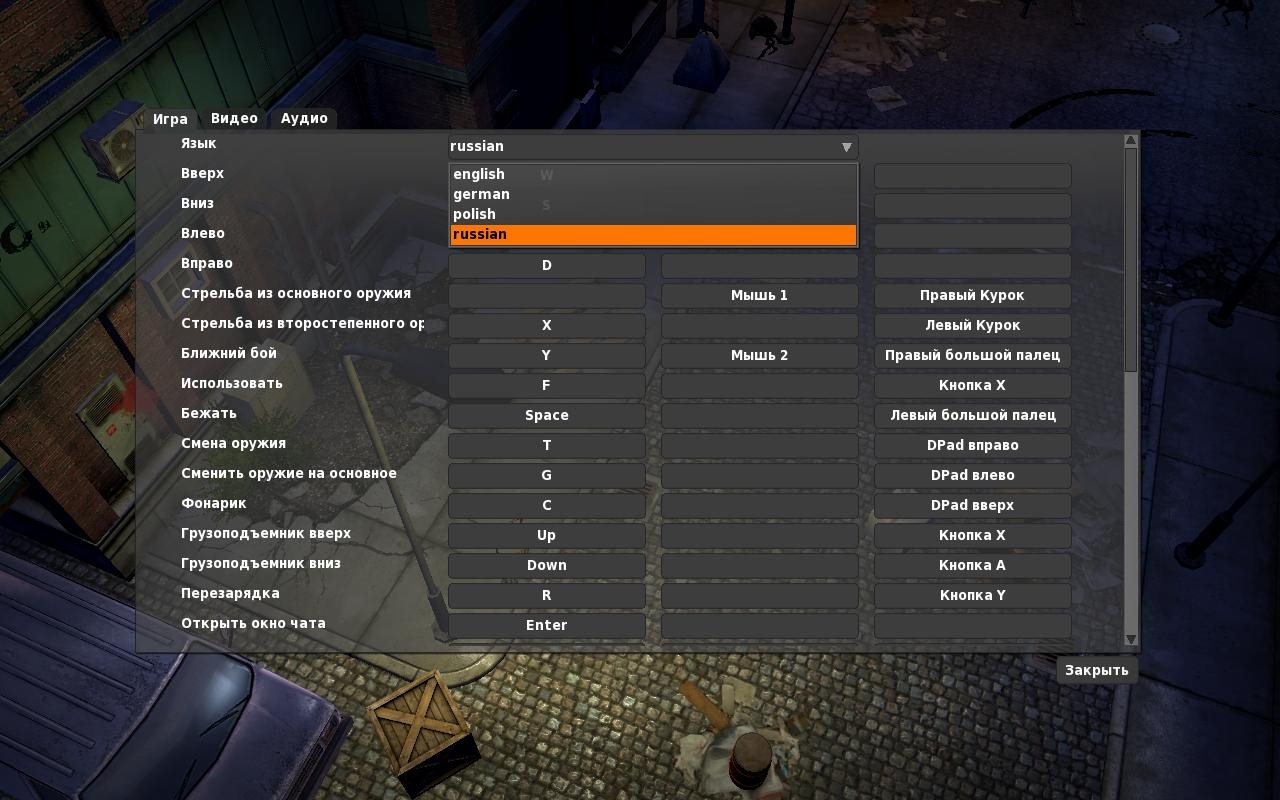Click the Мышь 1 binding button
The image size is (1280, 800).
click(x=759, y=295)
